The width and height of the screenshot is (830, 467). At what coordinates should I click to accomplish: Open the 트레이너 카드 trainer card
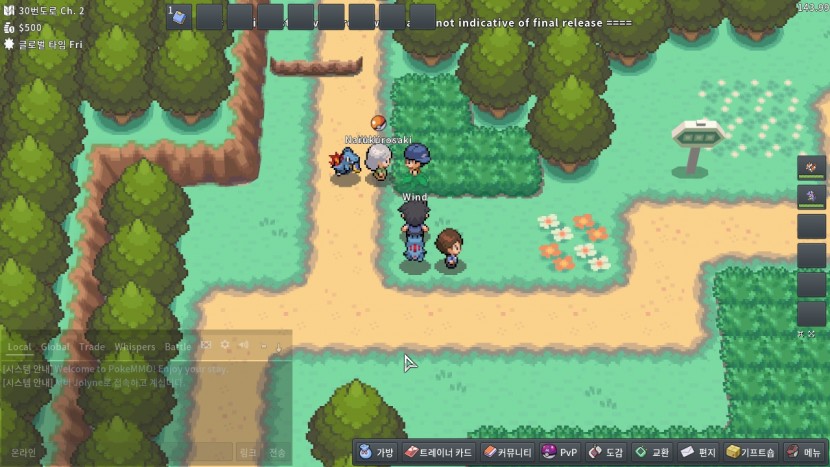[438, 452]
